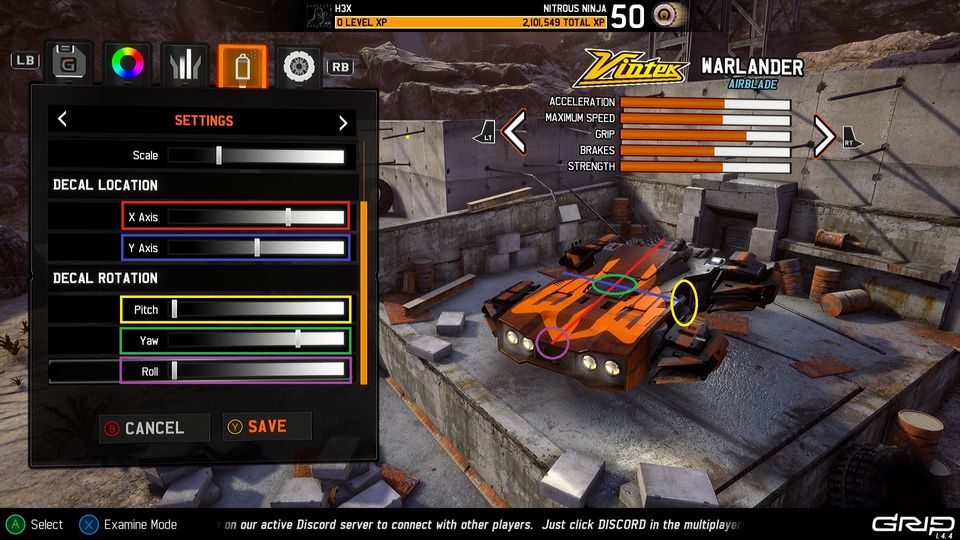
Task: Show the next vehicle with right chevron
Action: click(824, 135)
